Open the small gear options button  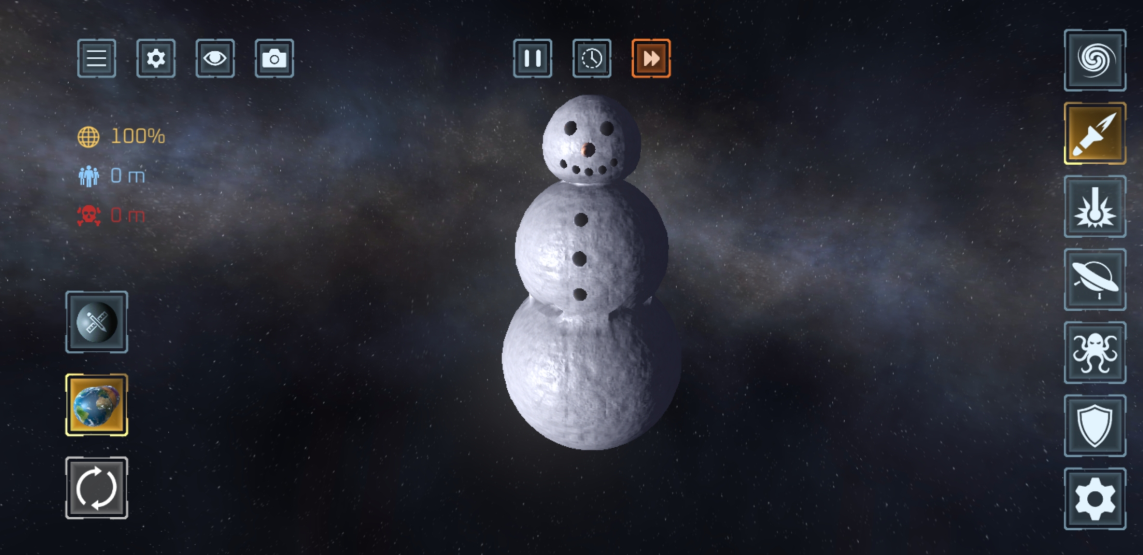(156, 59)
